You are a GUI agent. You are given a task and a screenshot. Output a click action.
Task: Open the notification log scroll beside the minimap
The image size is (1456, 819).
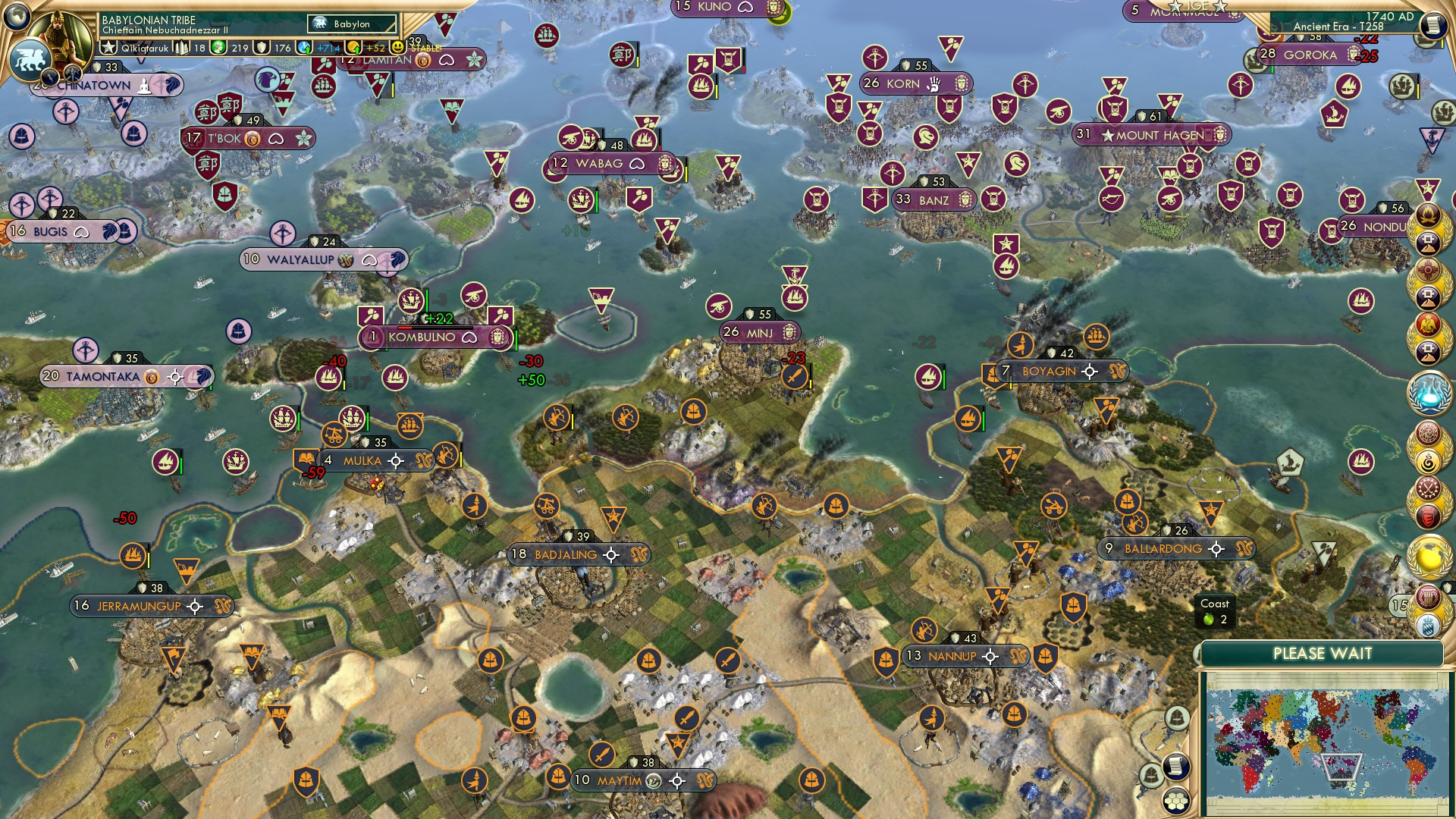tap(1177, 766)
